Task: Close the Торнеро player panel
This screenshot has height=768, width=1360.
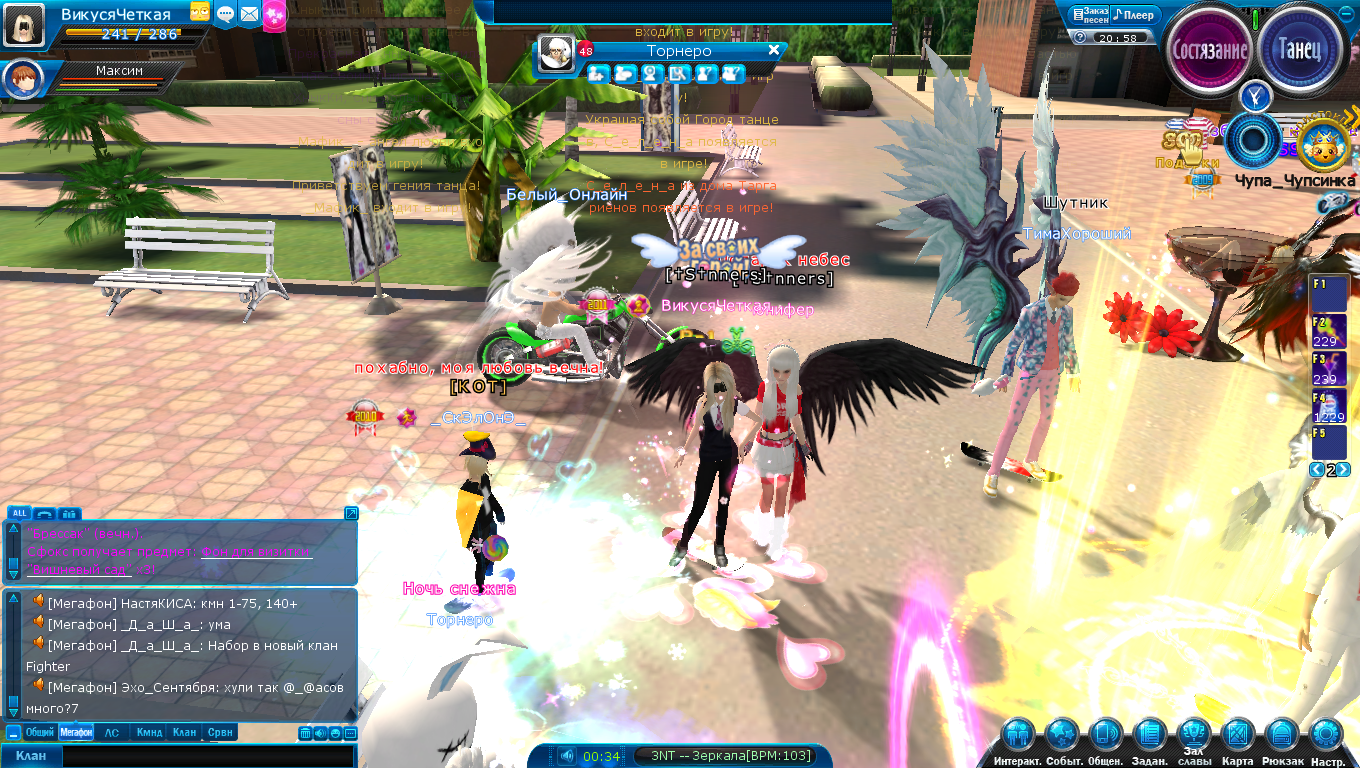Action: click(x=773, y=50)
